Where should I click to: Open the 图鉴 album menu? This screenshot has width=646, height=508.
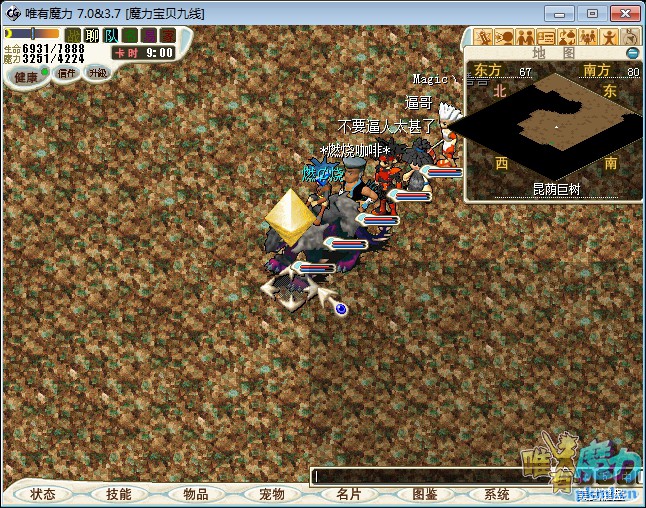click(x=424, y=494)
